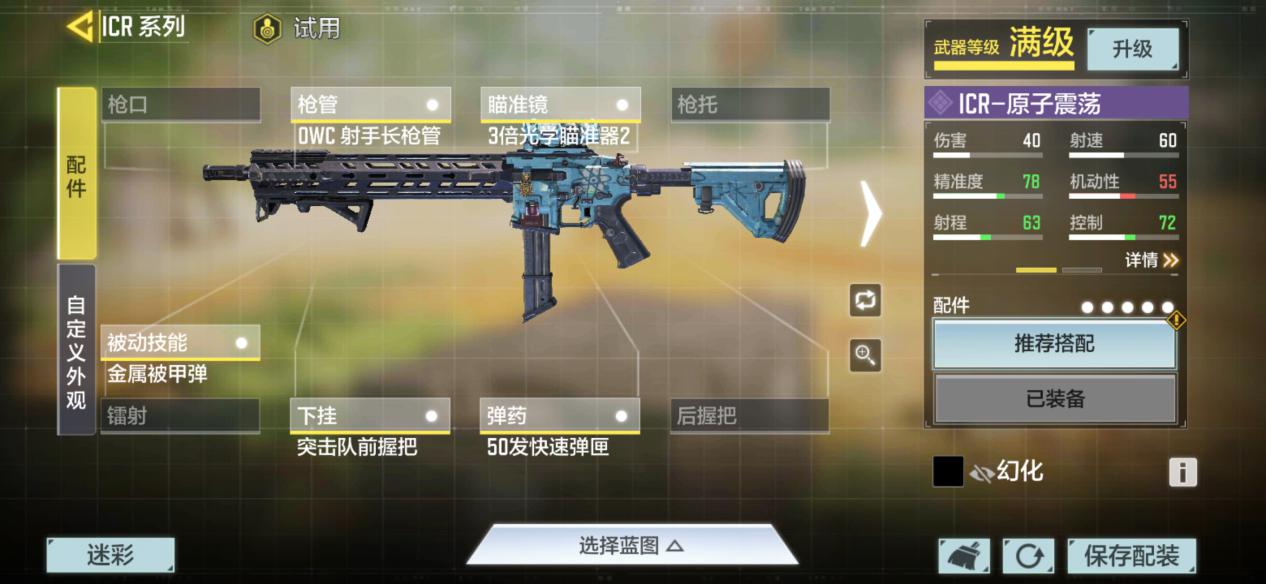
Task: Expand the 选择蓝图 blueprint selector
Action: coord(631,545)
